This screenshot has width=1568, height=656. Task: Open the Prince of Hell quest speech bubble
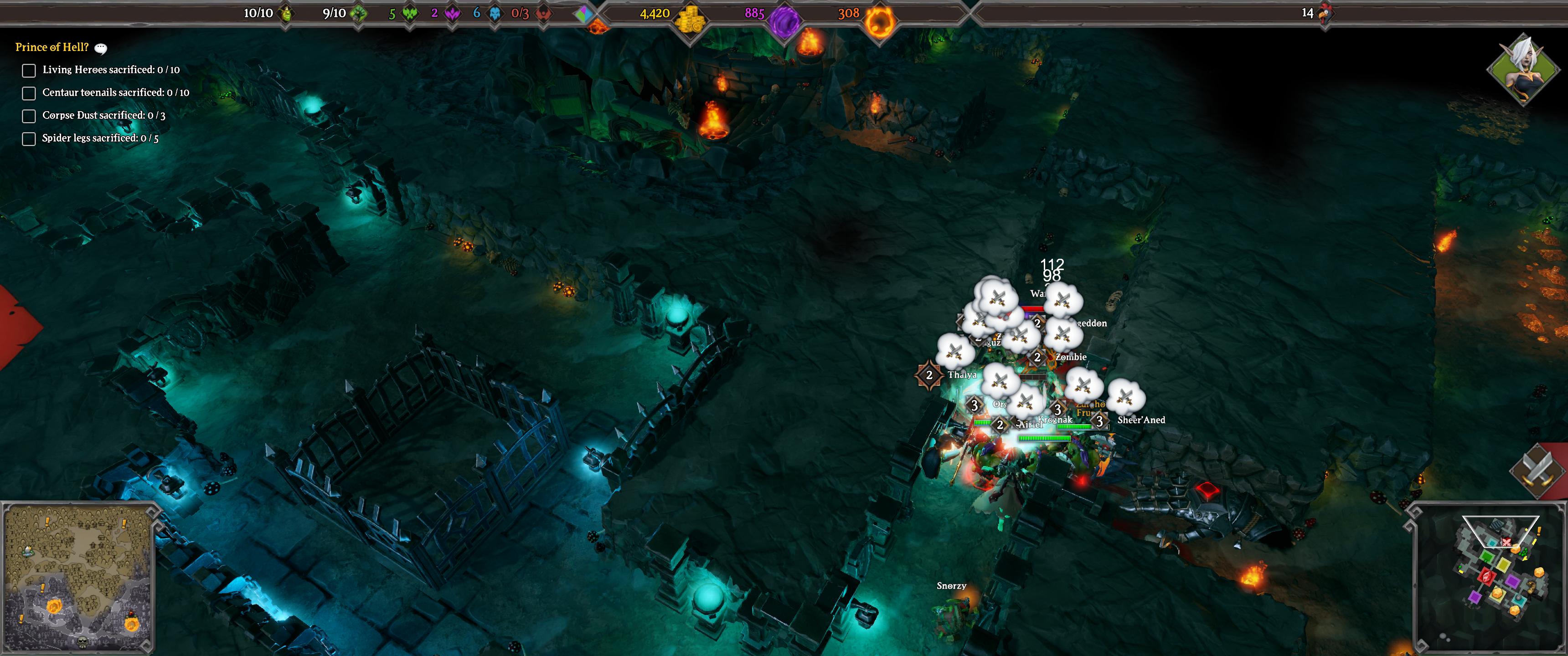tap(101, 49)
